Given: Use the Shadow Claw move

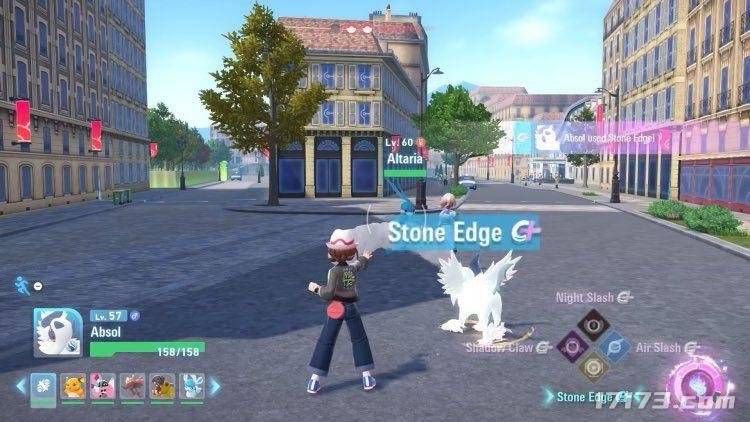Looking at the screenshot, I should pyautogui.click(x=572, y=346).
